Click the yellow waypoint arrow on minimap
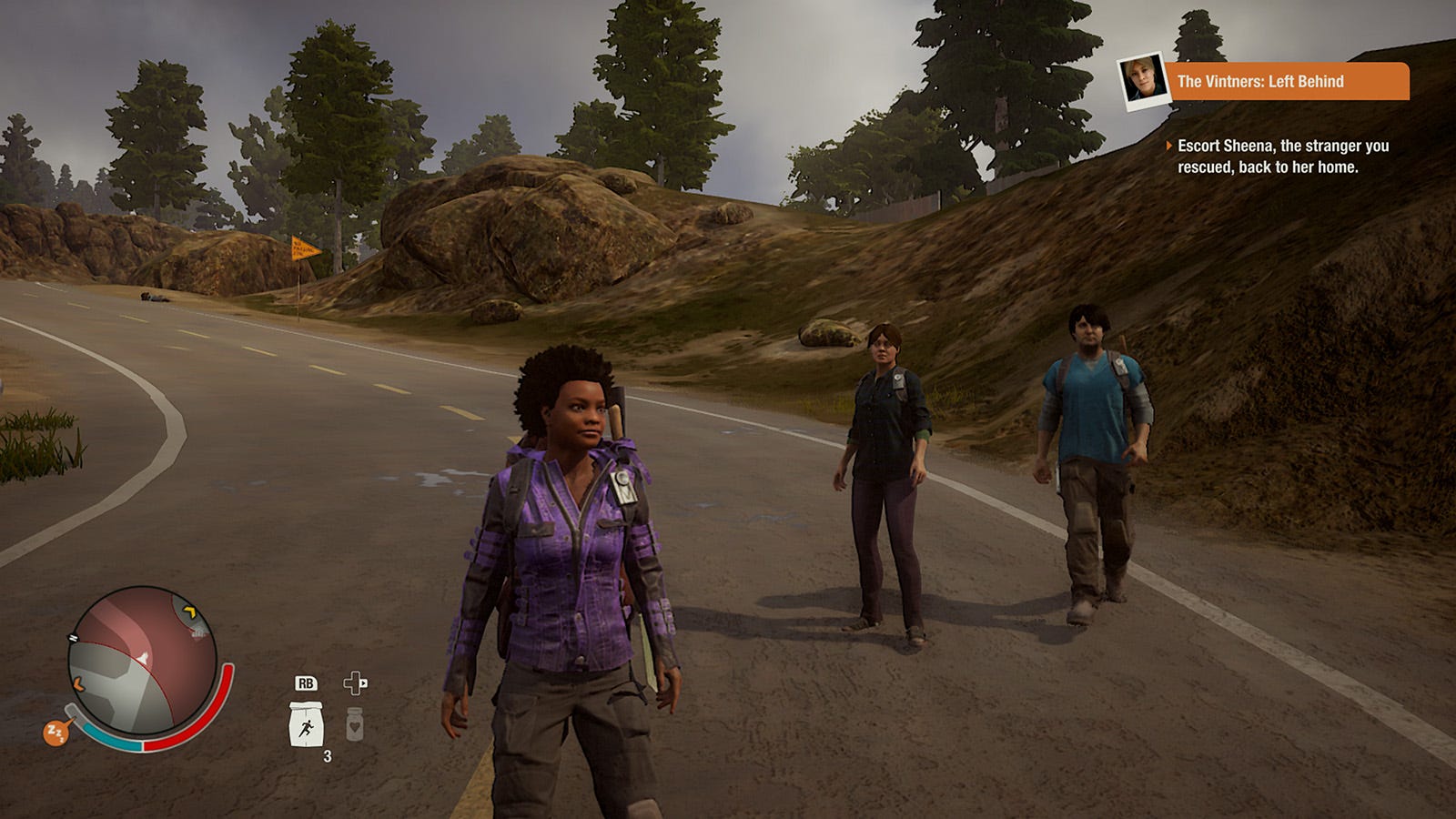 click(x=189, y=612)
